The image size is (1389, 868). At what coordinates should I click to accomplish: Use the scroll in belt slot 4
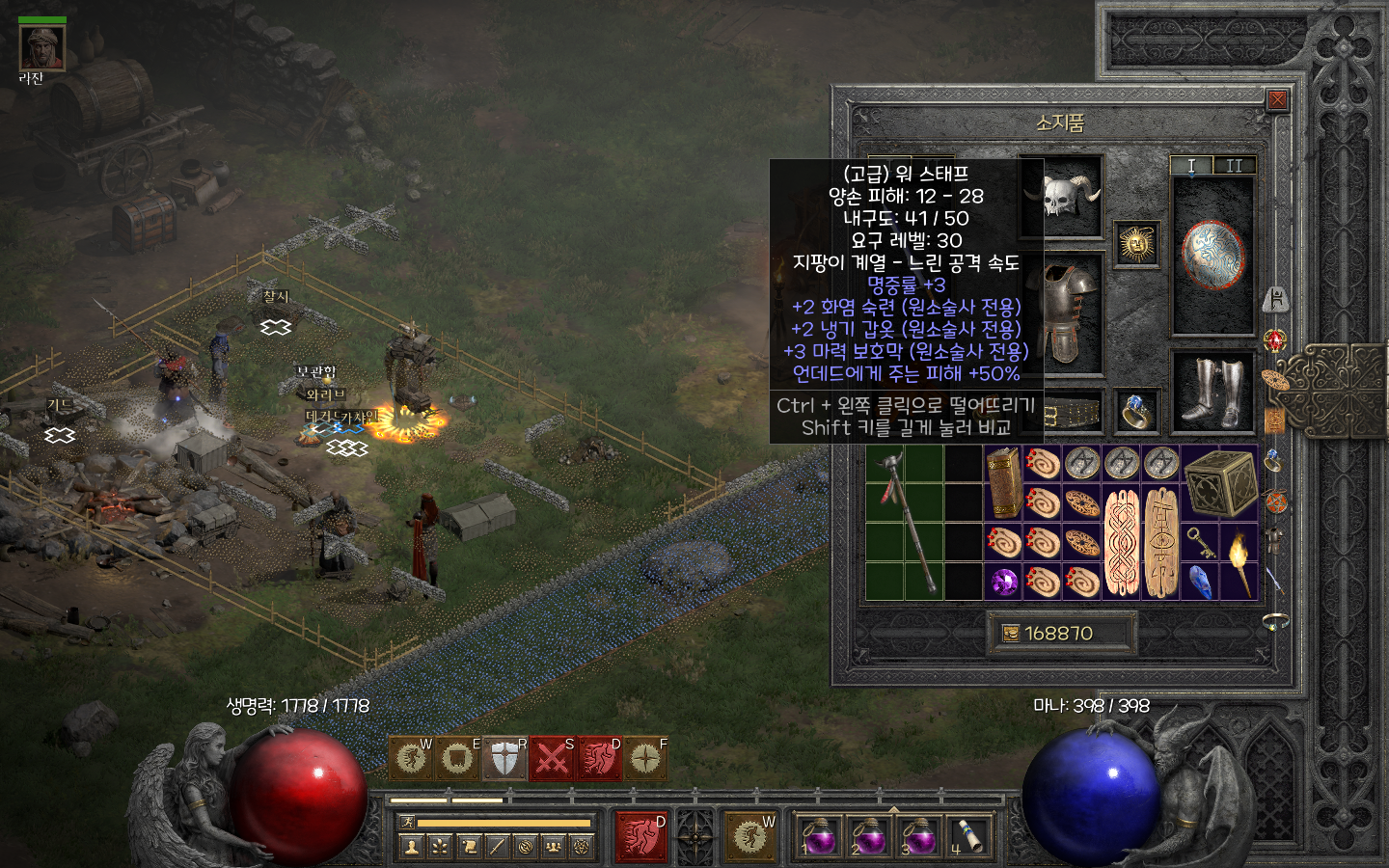(967, 834)
